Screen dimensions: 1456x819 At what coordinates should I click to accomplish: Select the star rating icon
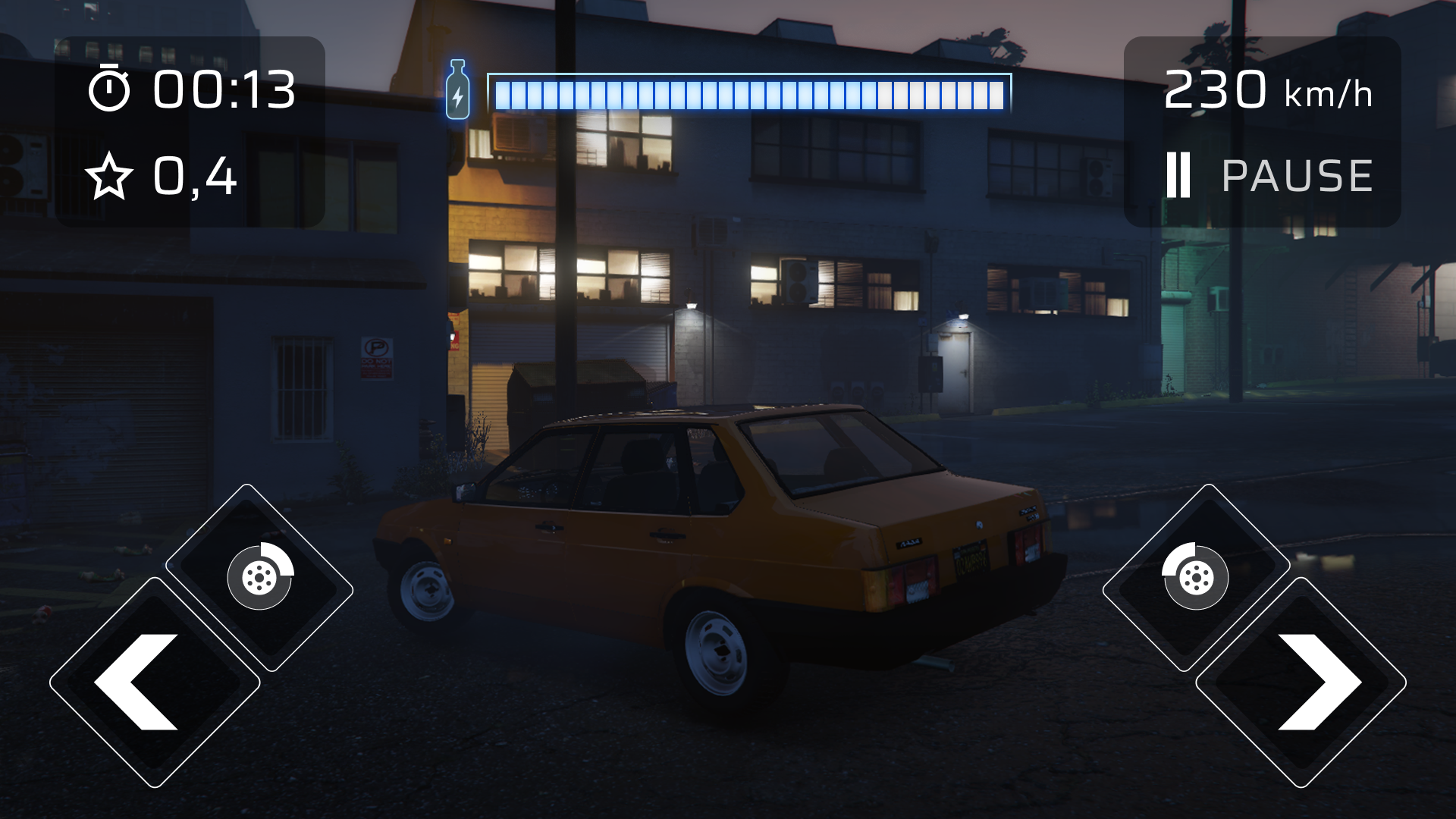[111, 177]
